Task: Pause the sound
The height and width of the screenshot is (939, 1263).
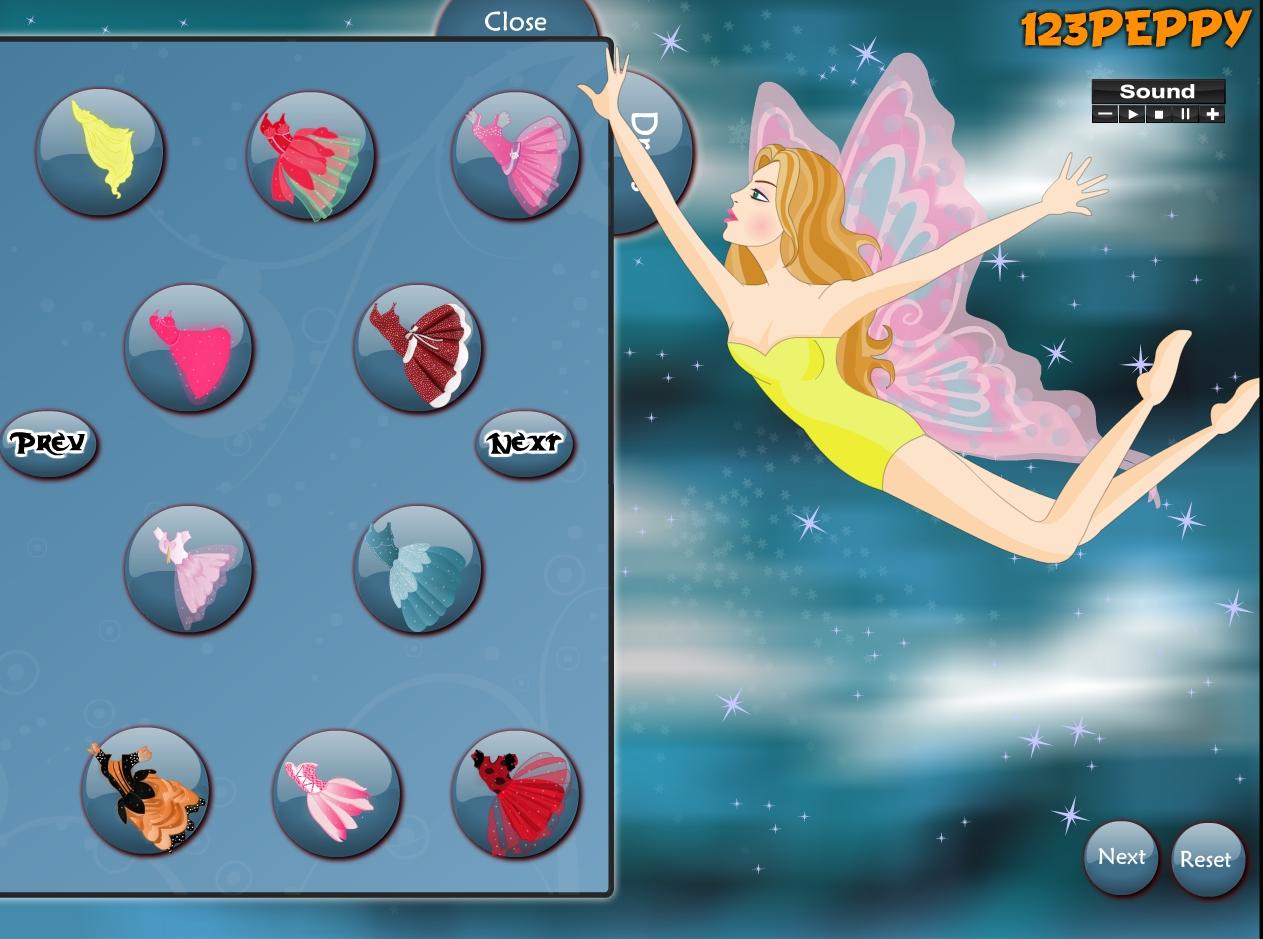Action: click(x=1186, y=114)
